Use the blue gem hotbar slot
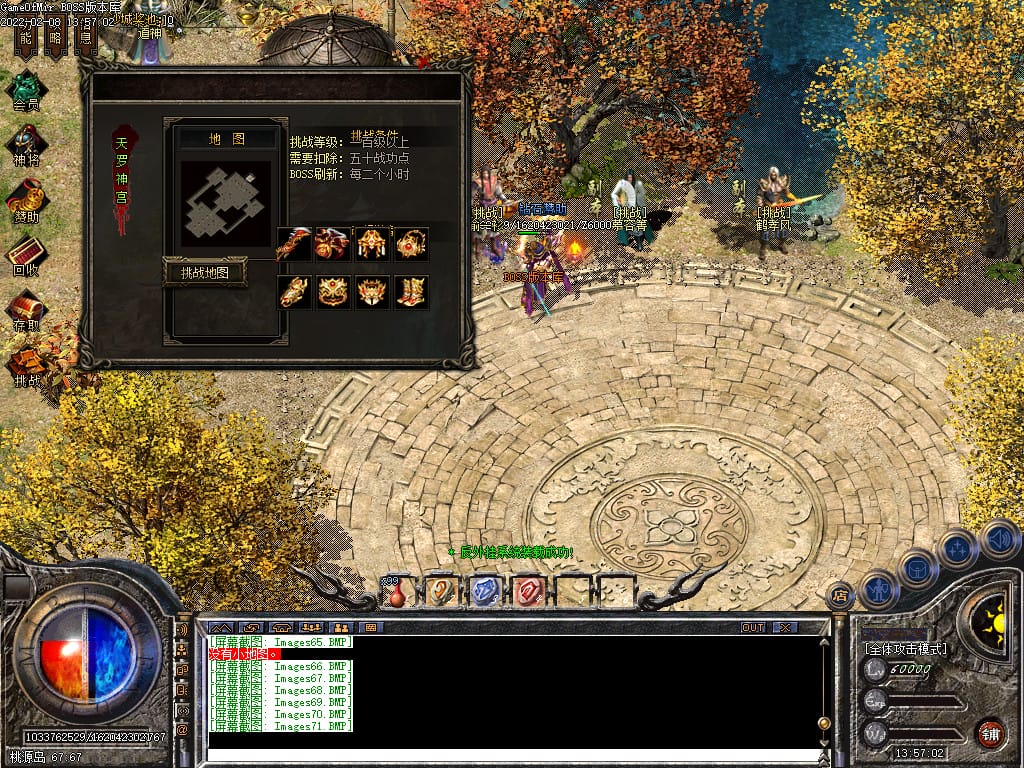The width and height of the screenshot is (1024, 768). (484, 592)
